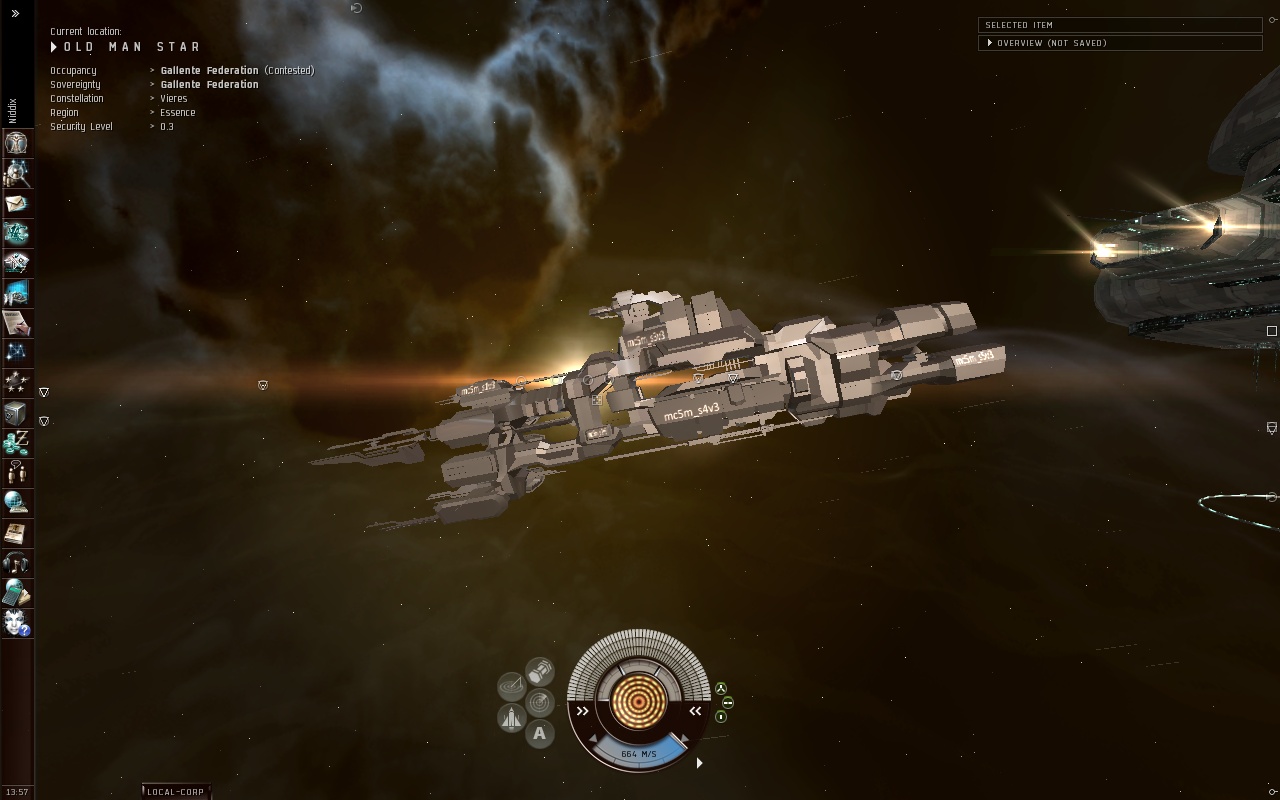
Task: Open the Local-Corp chat tab
Action: [176, 792]
